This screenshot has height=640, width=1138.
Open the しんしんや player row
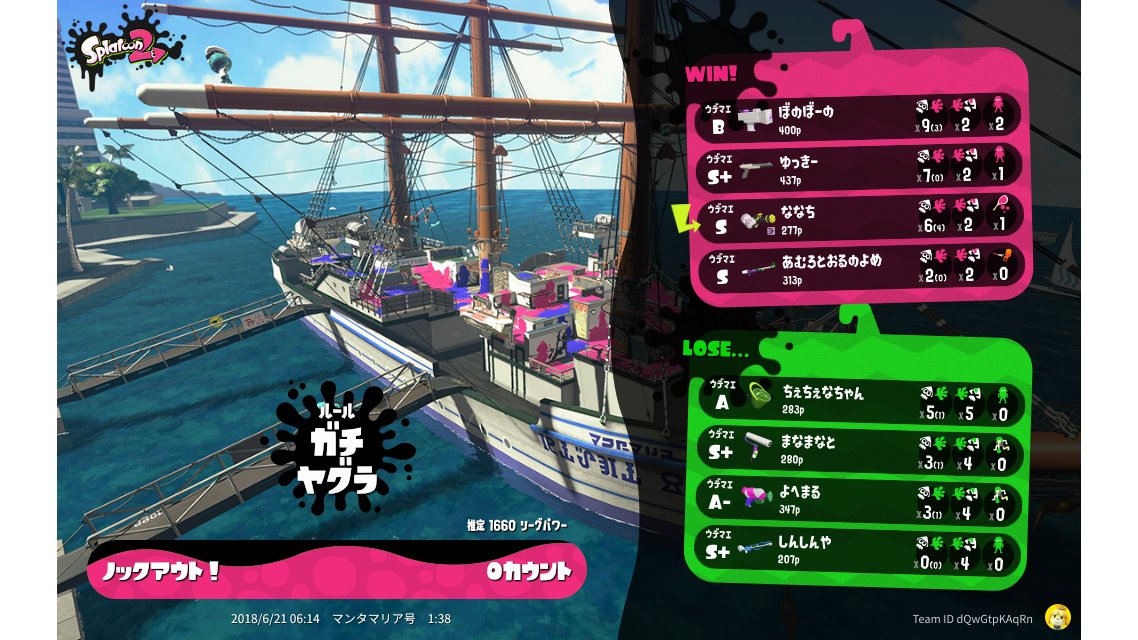[860, 552]
